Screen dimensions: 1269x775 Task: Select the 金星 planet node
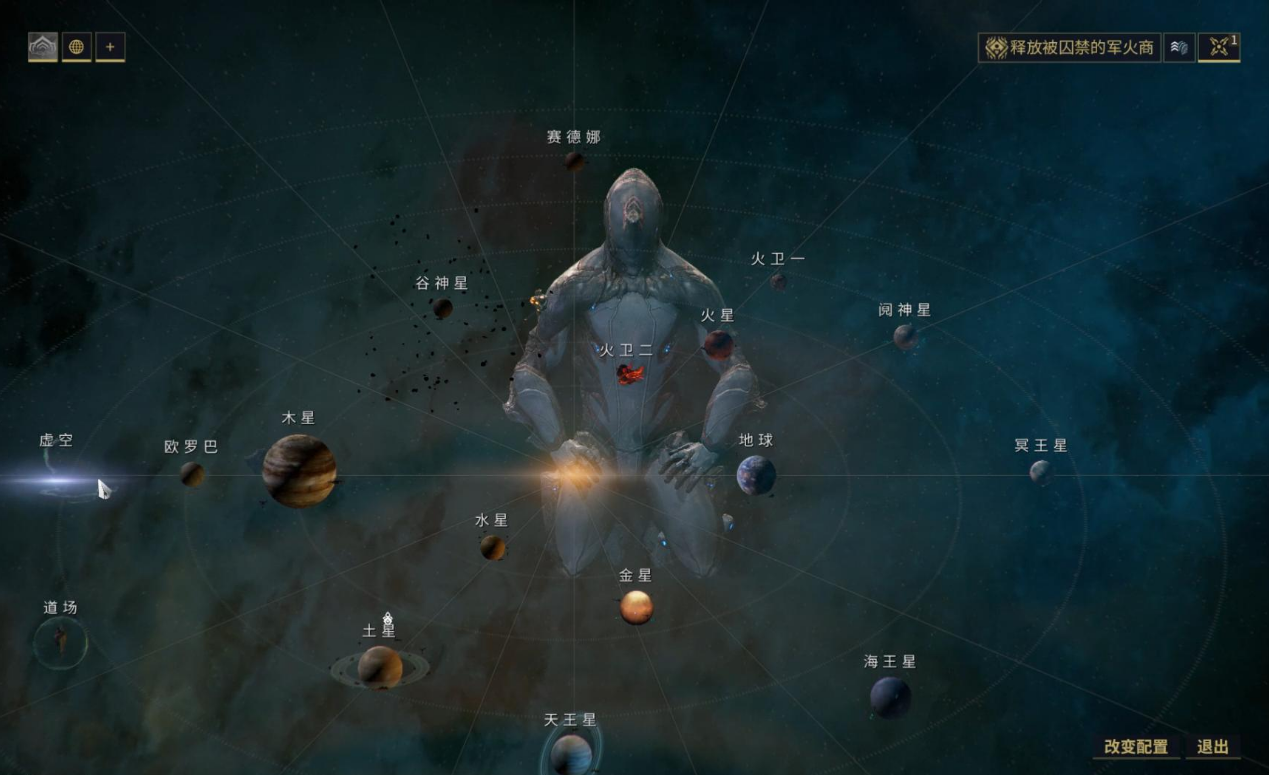636,606
